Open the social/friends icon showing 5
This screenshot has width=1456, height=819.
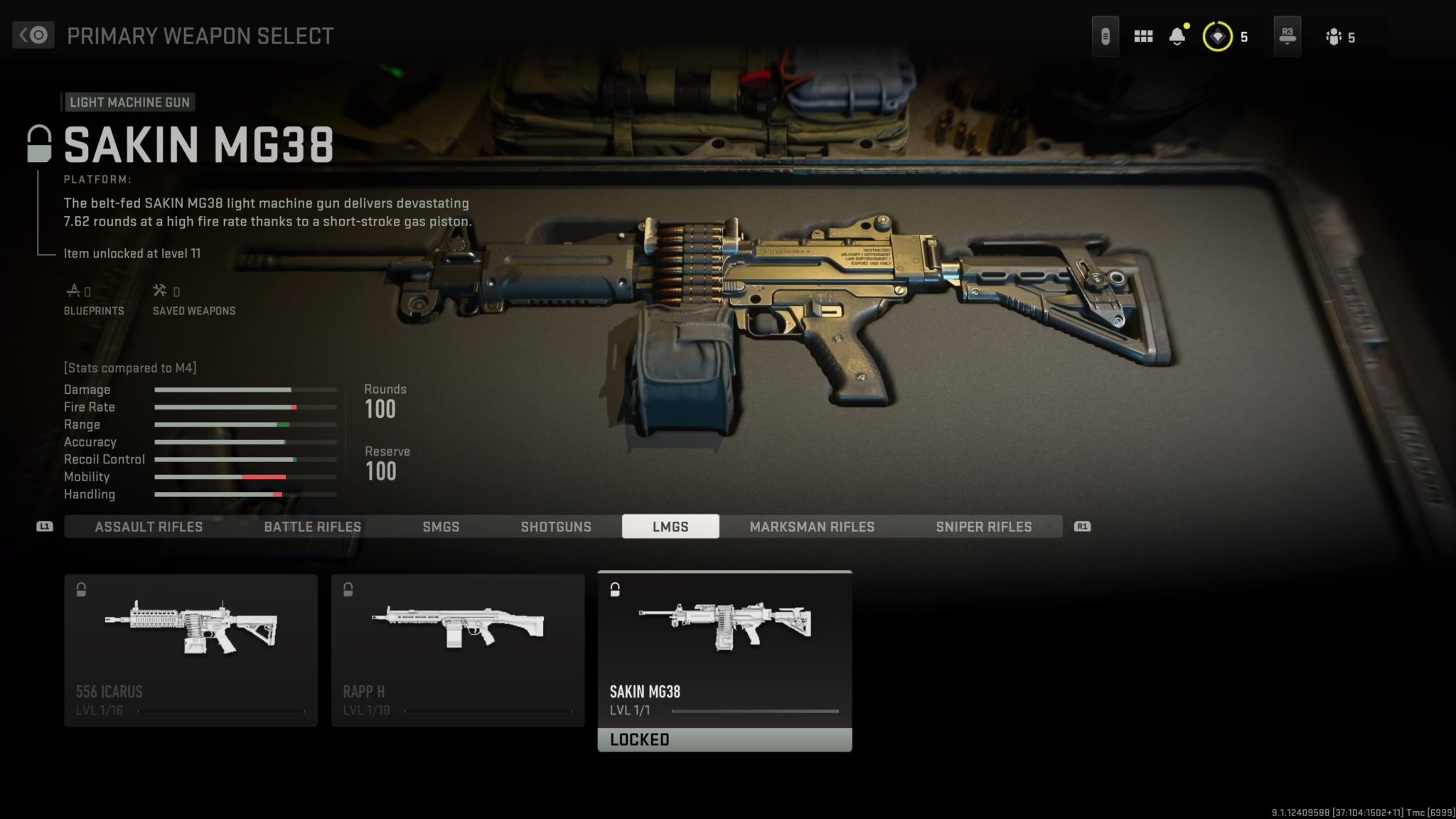click(x=1335, y=36)
